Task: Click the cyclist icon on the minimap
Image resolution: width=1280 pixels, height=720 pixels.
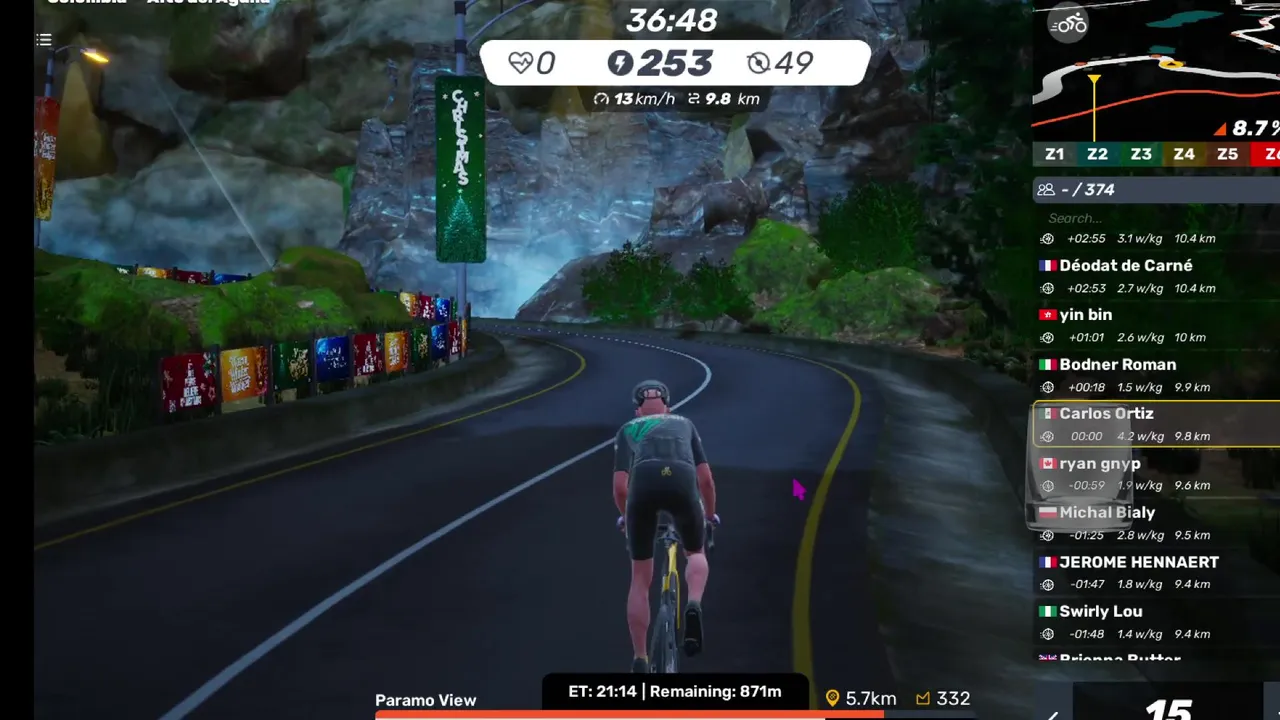Action: point(1069,24)
